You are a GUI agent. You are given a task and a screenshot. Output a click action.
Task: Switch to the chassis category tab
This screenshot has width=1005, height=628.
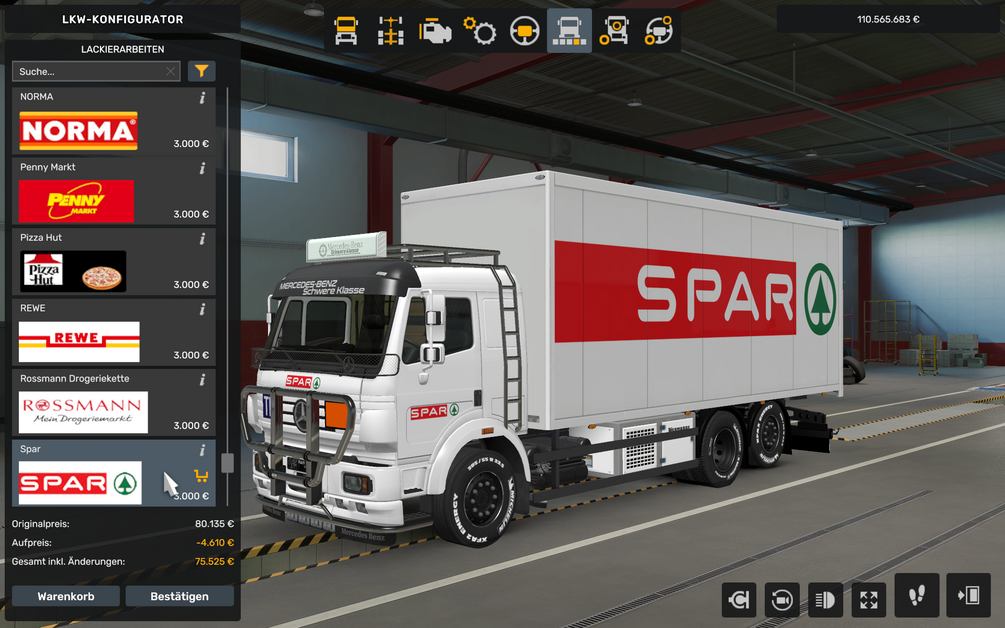click(x=391, y=32)
